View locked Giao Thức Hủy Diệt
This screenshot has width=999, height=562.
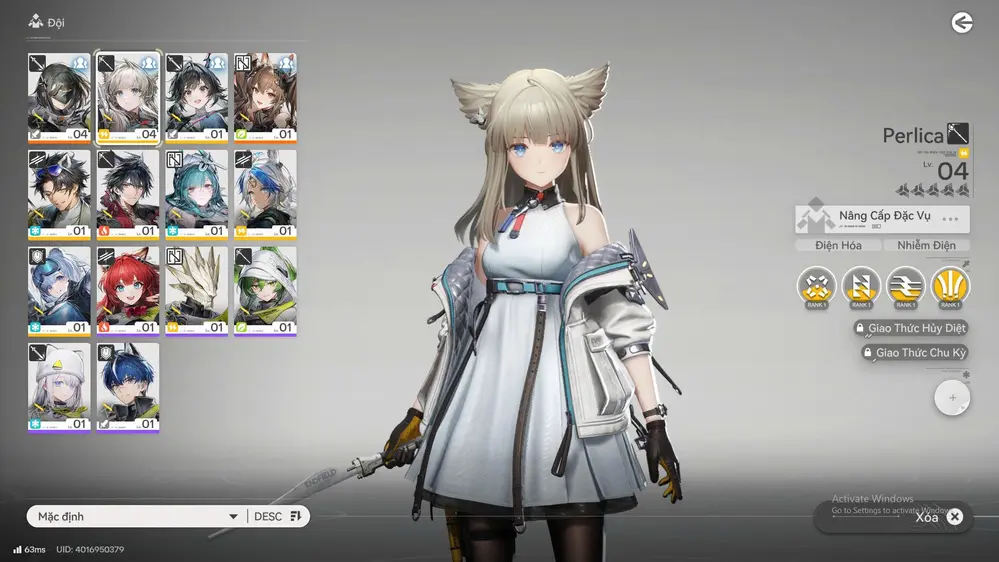point(910,328)
